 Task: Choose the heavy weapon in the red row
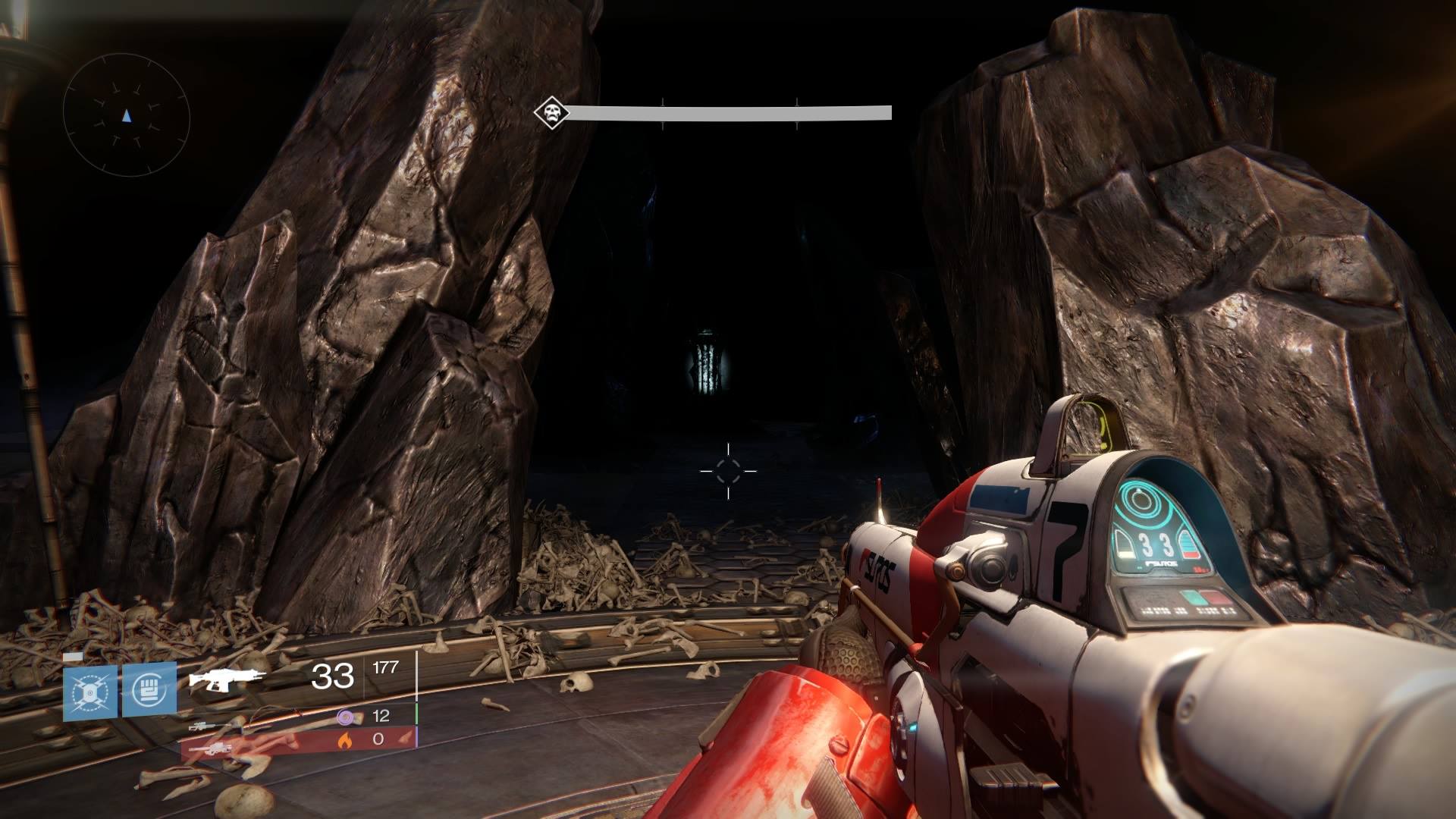pos(209,748)
